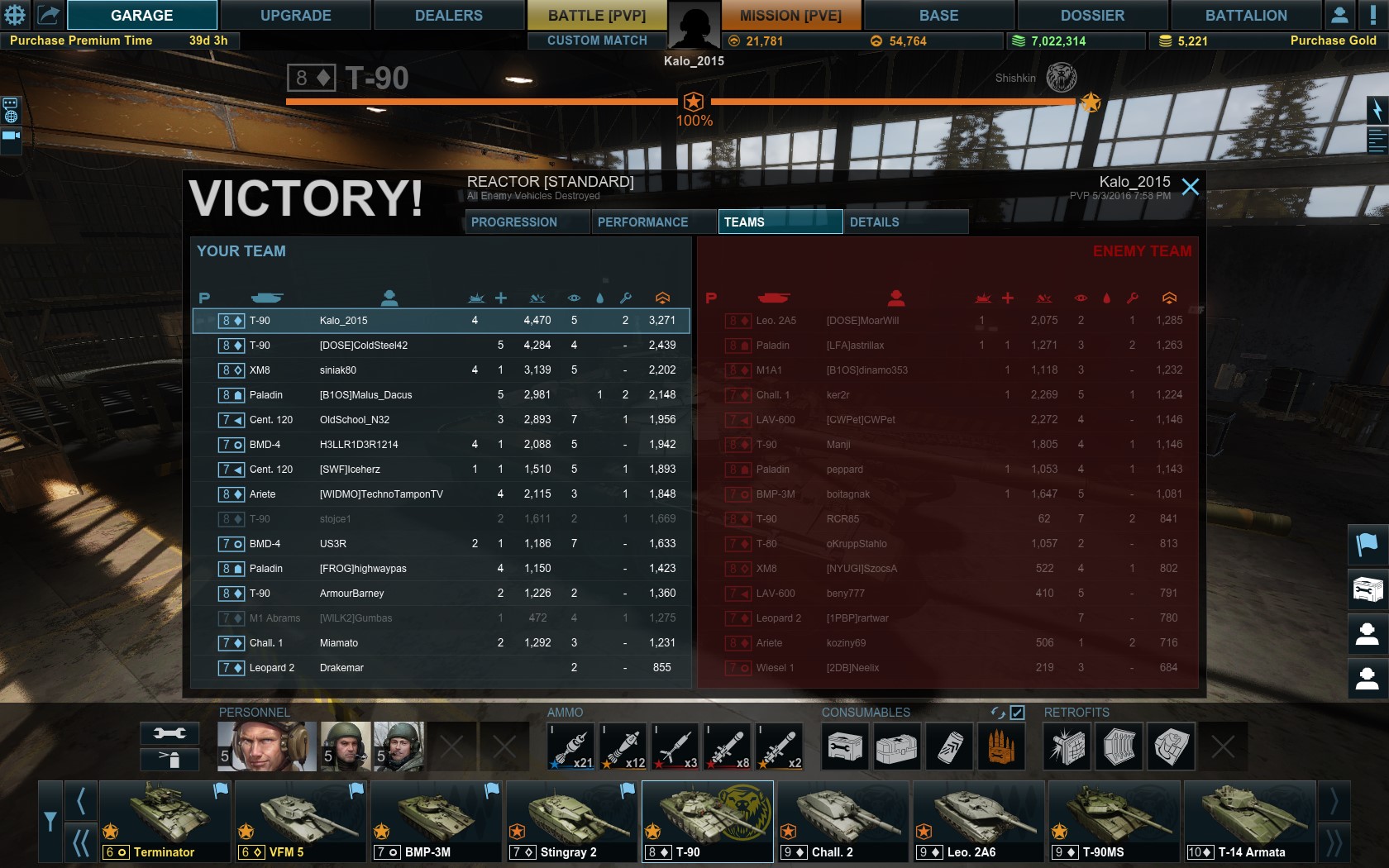This screenshot has width=1389, height=868.
Task: Show the Details tab
Action: point(905,222)
